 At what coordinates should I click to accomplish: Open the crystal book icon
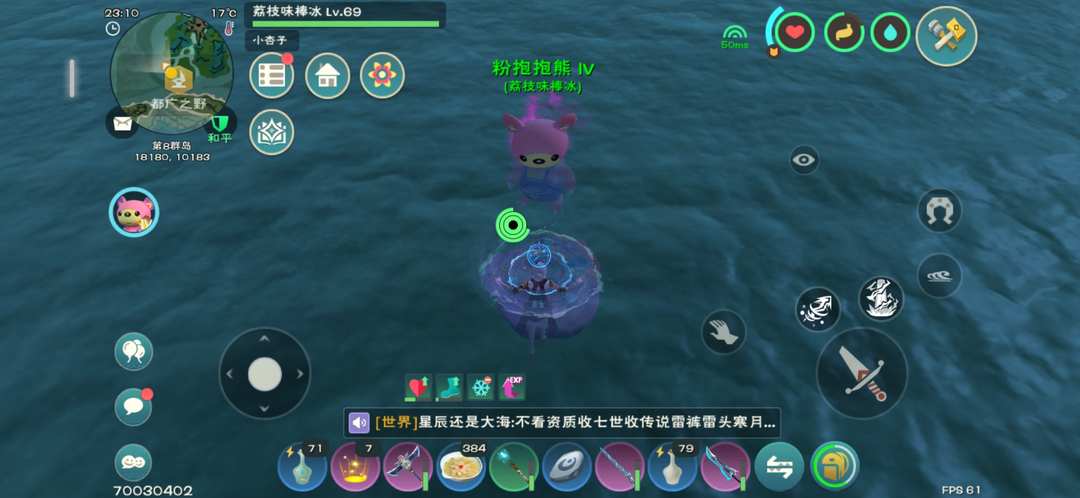(271, 132)
